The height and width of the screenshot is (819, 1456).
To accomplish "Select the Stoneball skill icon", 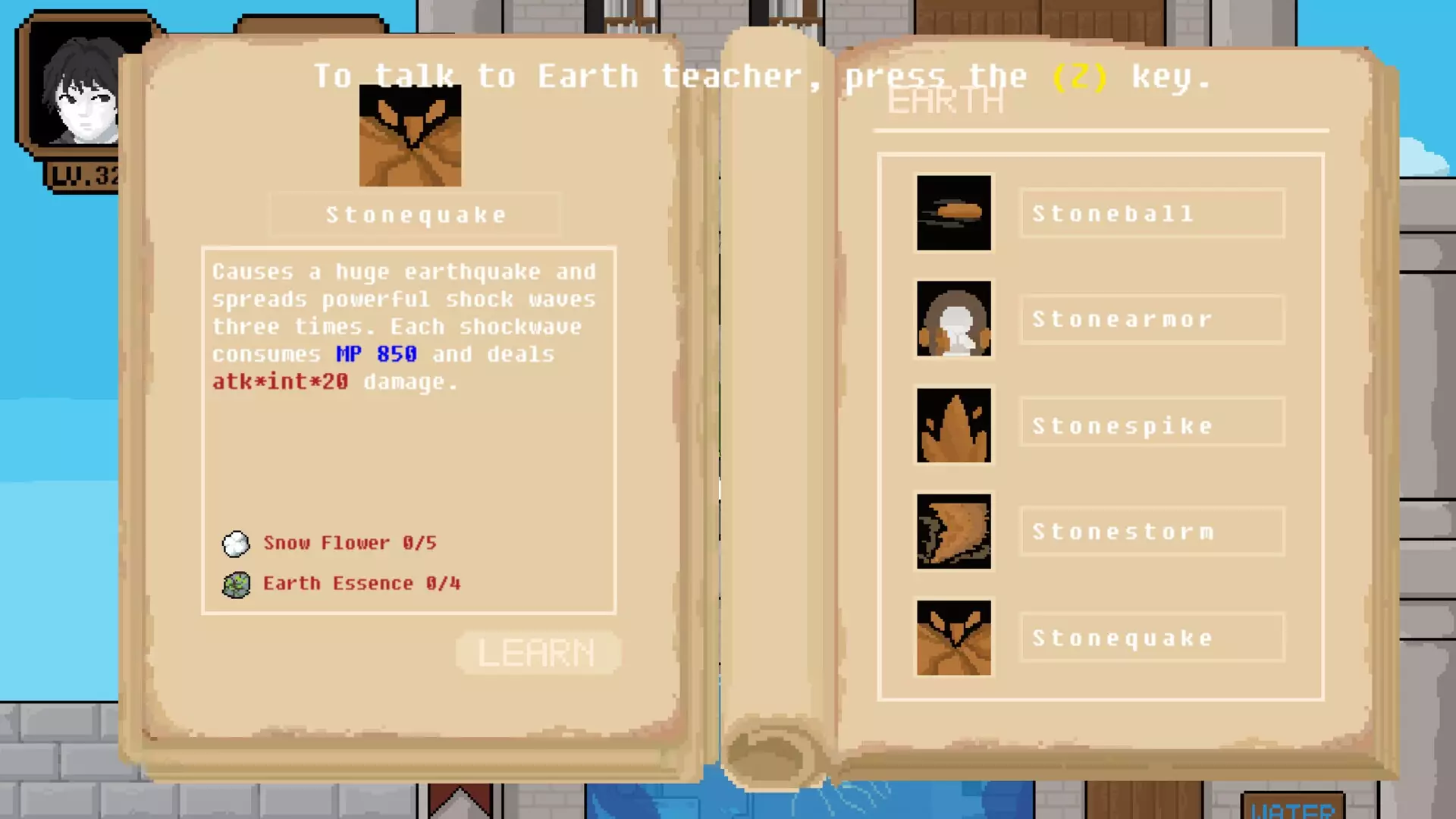I will click(x=953, y=212).
